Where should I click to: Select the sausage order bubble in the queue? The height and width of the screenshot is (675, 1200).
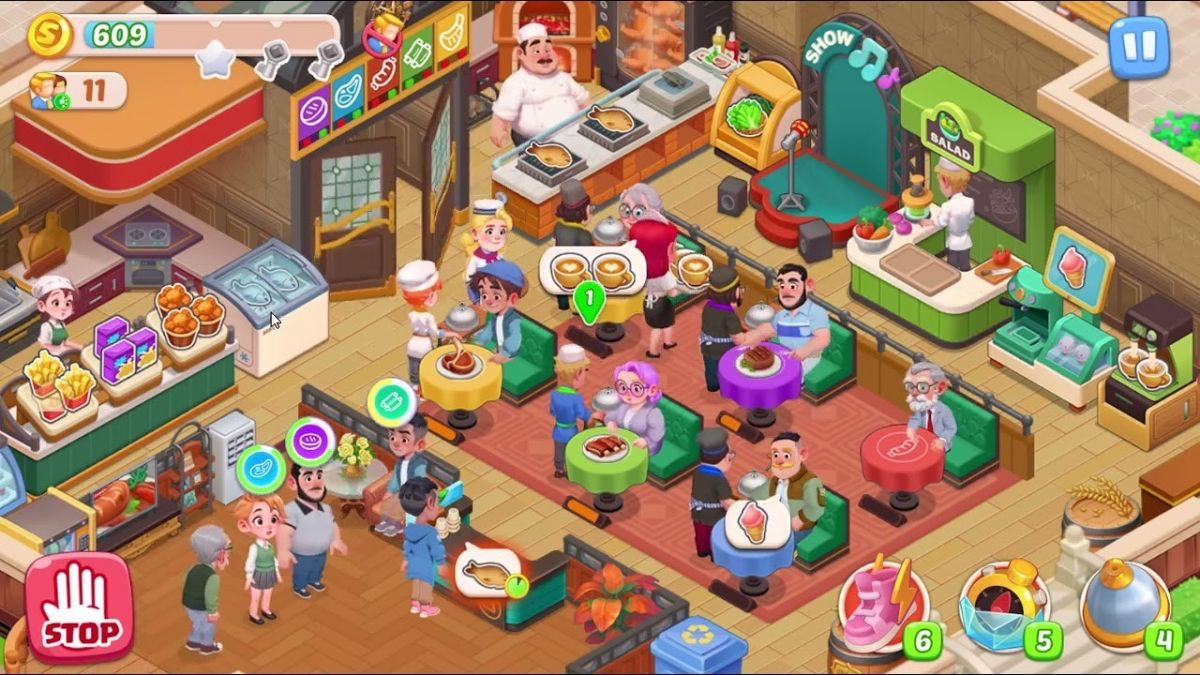pyautogui.click(x=391, y=402)
